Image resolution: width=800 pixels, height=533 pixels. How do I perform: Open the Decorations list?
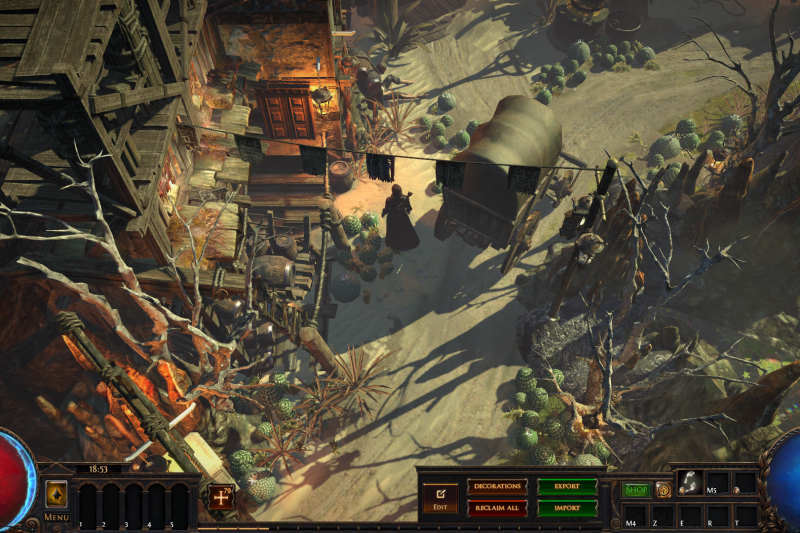tap(497, 486)
